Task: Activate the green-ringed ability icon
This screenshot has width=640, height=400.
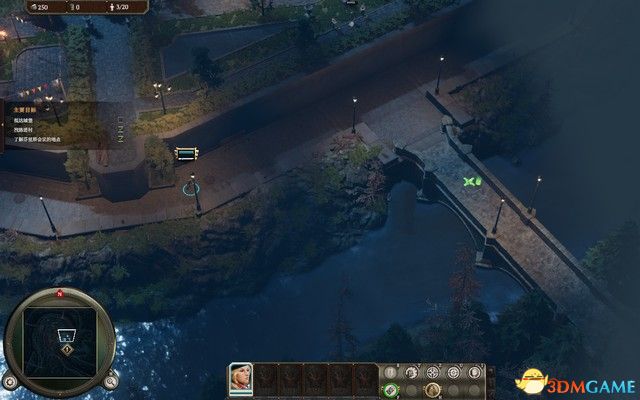Action: 390,390
